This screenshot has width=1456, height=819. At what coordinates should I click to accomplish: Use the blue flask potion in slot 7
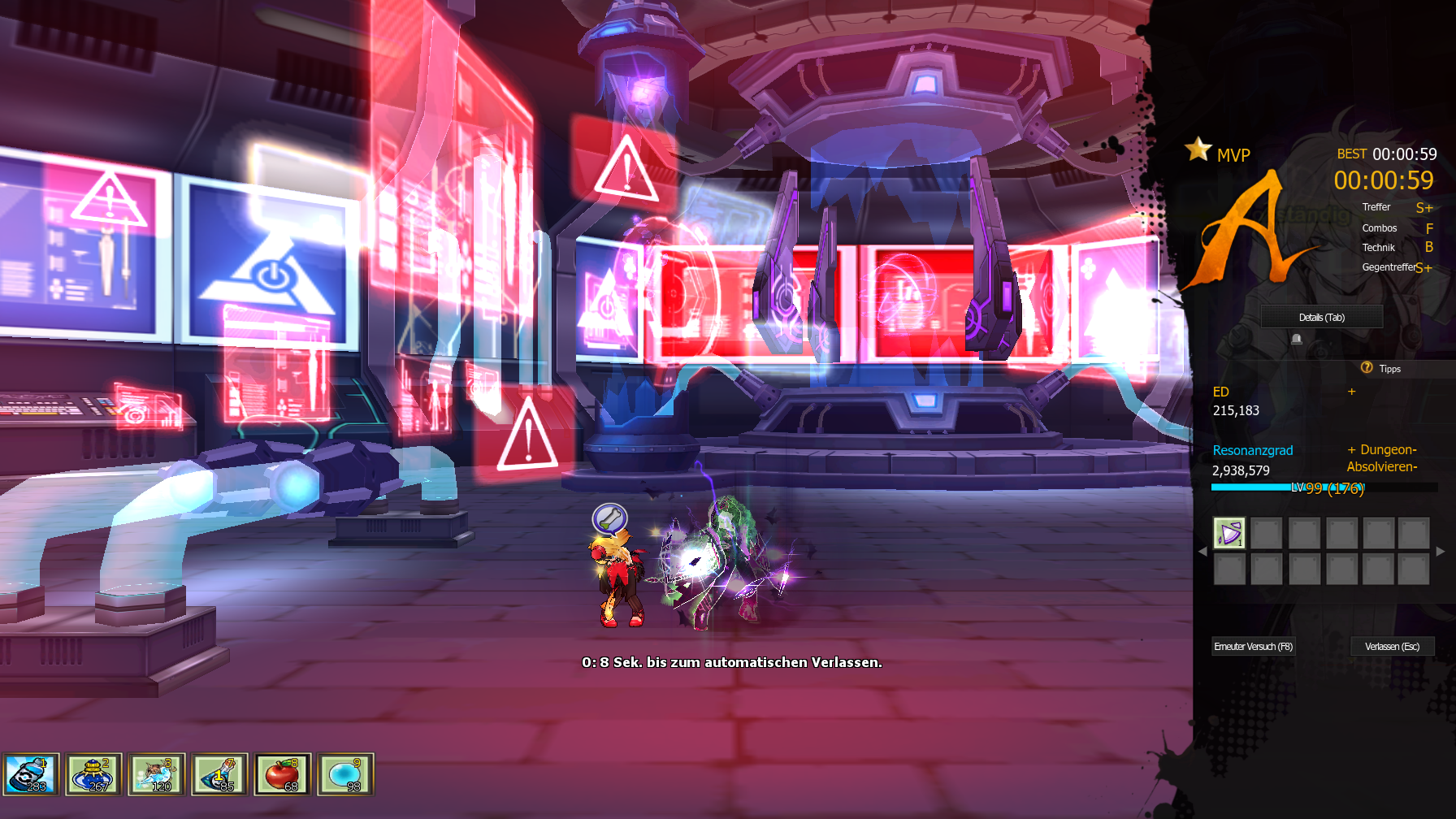pyautogui.click(x=219, y=774)
